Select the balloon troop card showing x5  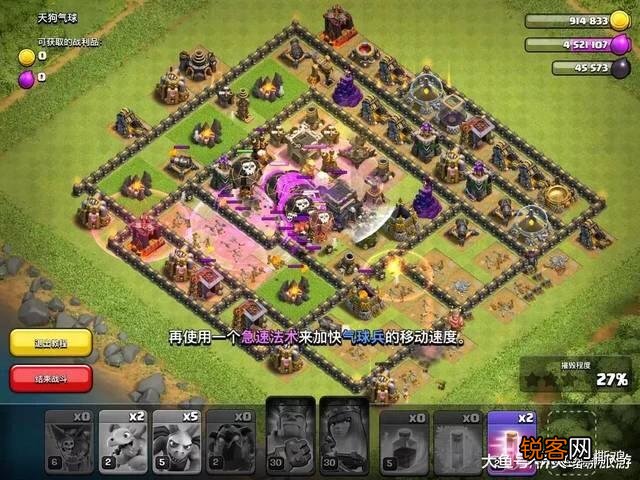coord(177,440)
